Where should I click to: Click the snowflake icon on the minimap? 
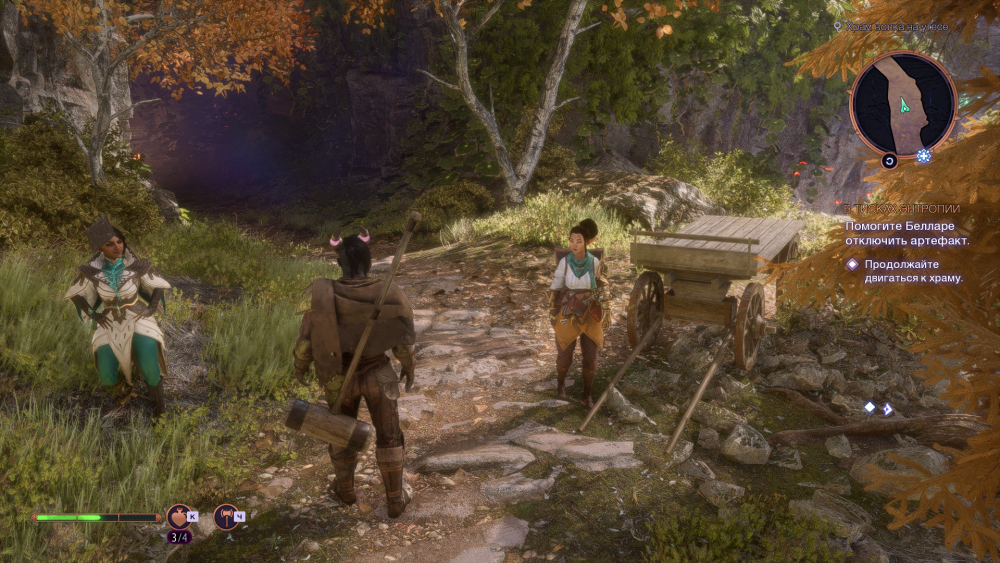(924, 156)
